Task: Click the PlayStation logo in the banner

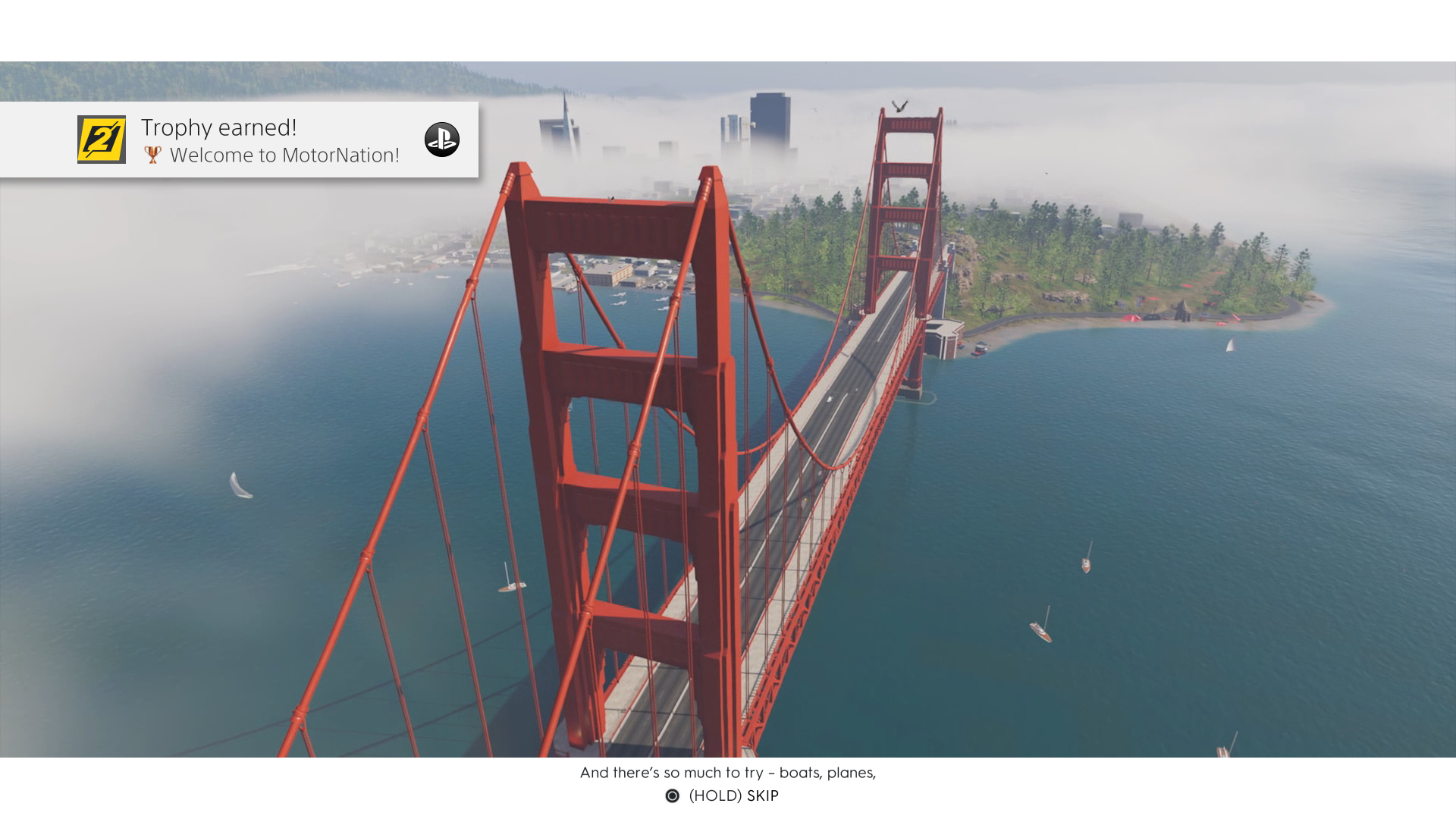Action: click(x=441, y=140)
